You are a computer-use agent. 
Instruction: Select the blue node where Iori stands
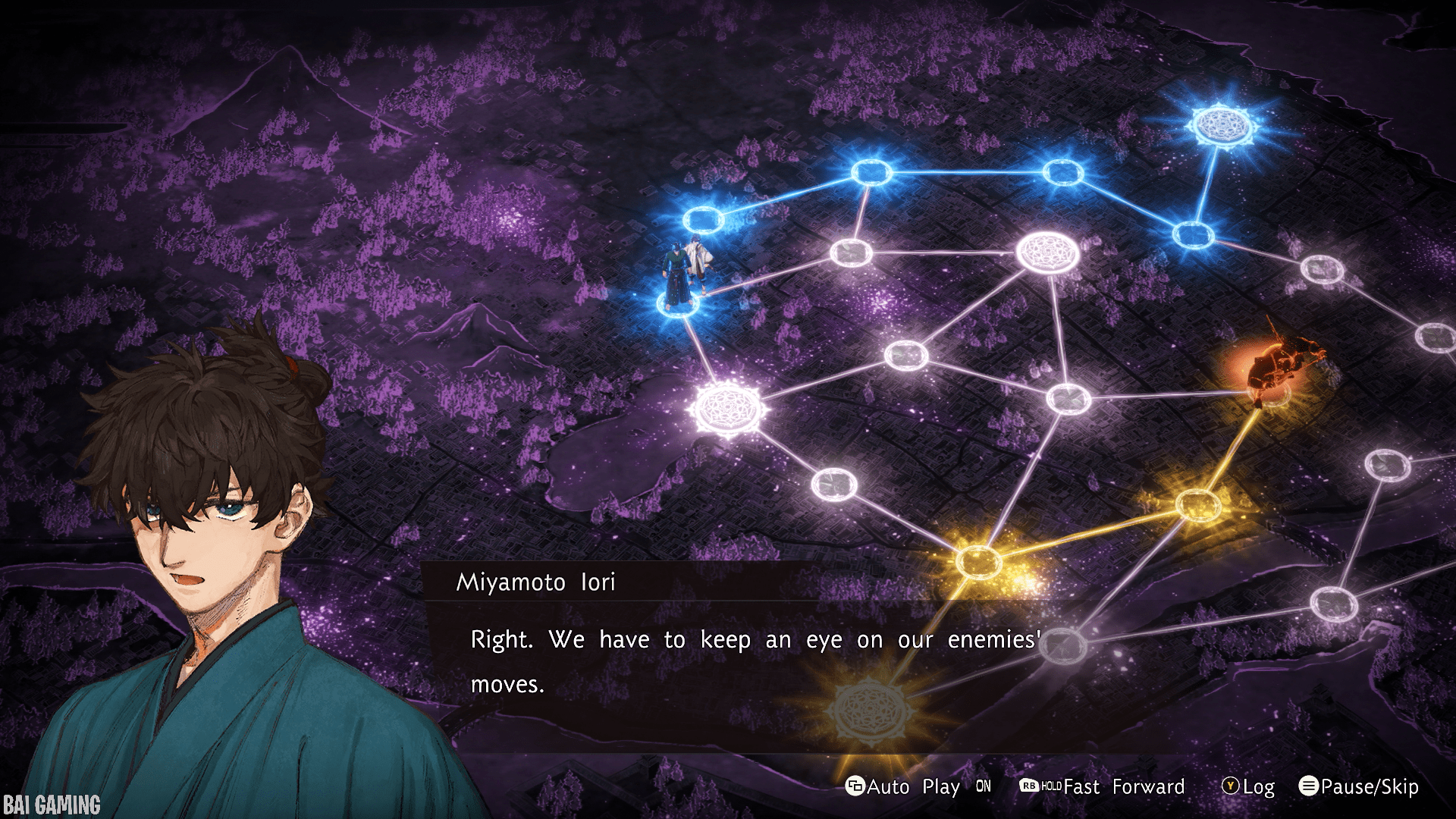677,305
